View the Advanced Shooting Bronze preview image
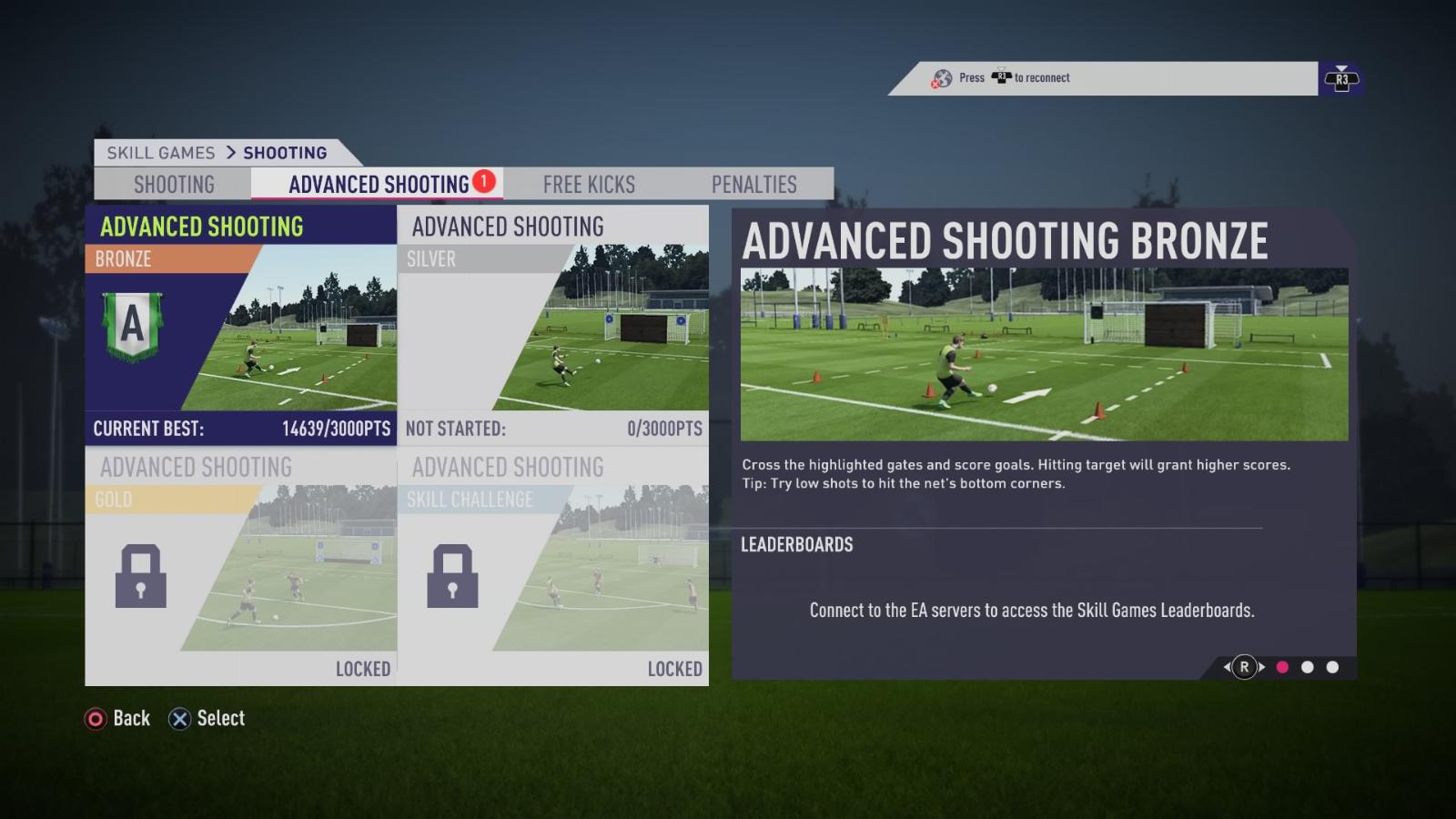Screen dimensions: 1456x819 click(1044, 354)
